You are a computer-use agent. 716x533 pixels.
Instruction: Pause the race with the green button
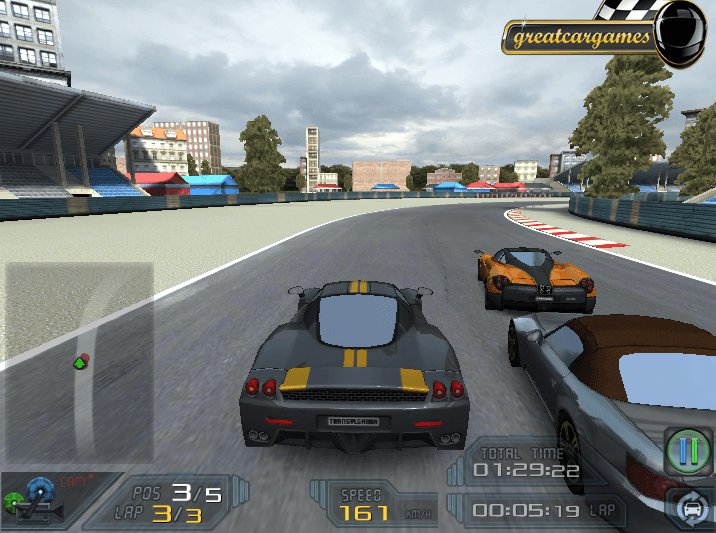coord(688,451)
